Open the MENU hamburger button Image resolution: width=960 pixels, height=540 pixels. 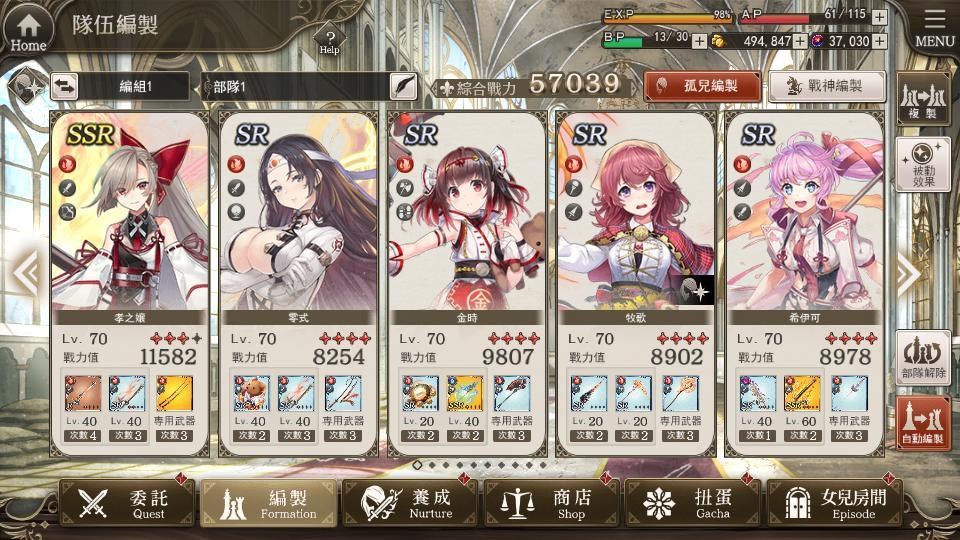[934, 28]
